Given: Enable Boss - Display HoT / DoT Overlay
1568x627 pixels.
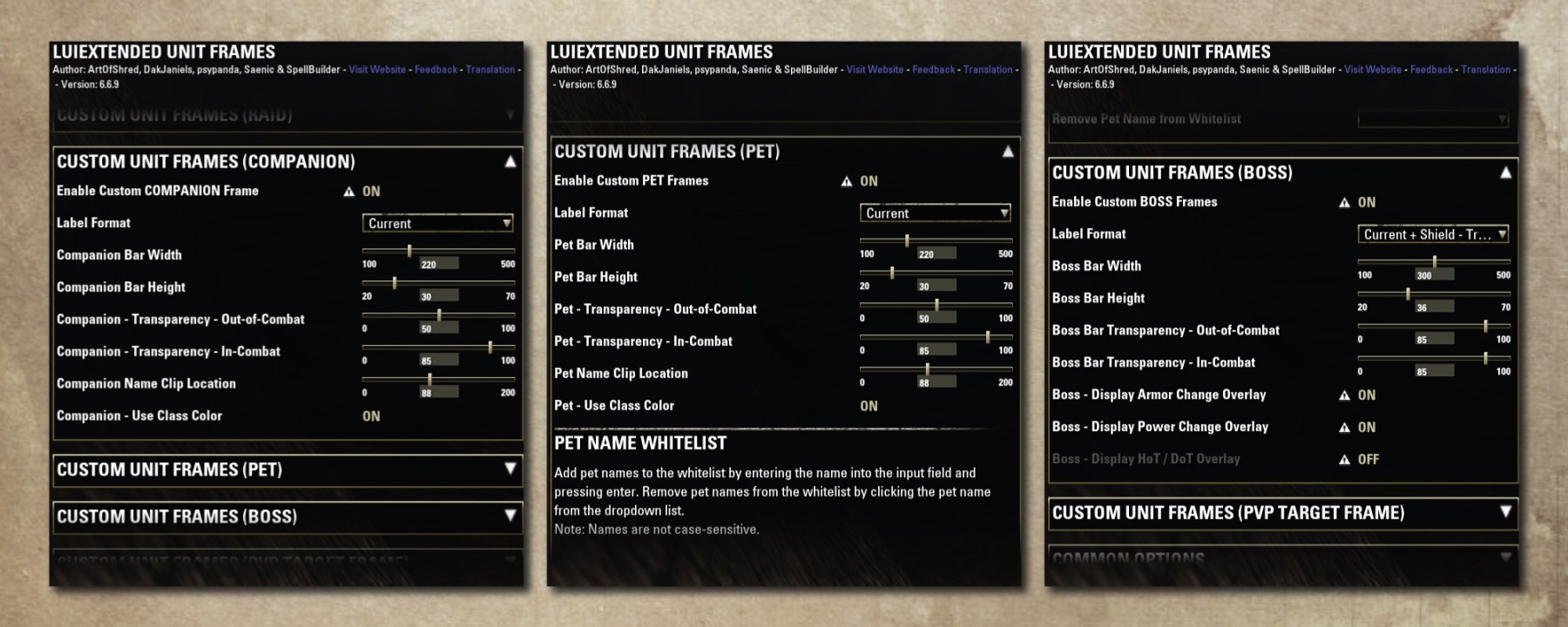Looking at the screenshot, I should [1368, 459].
